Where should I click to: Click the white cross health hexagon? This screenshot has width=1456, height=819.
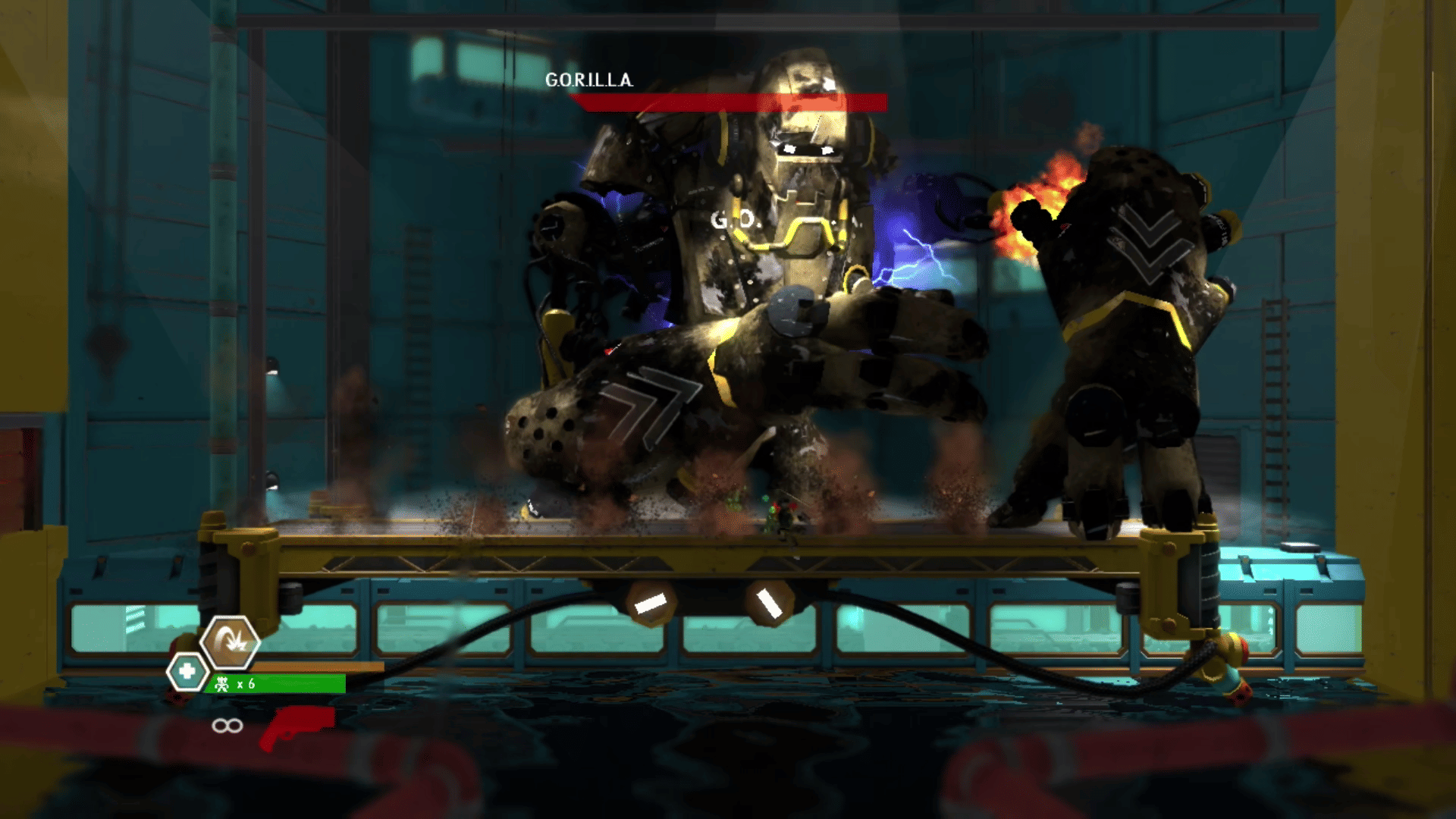click(x=187, y=672)
